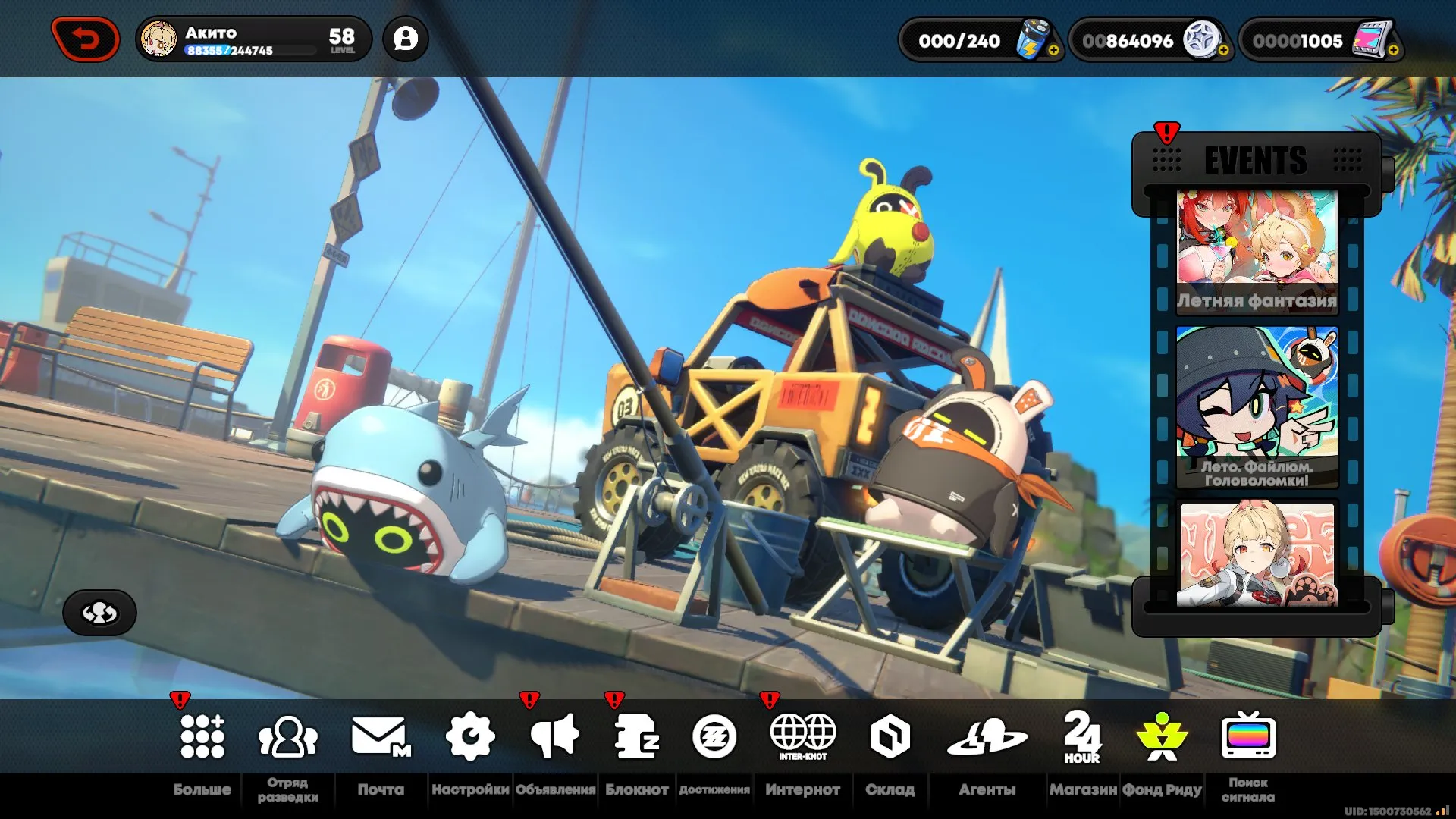The image size is (1456, 819).
Task: Switch the background scene with the swap button
Action: tap(99, 613)
